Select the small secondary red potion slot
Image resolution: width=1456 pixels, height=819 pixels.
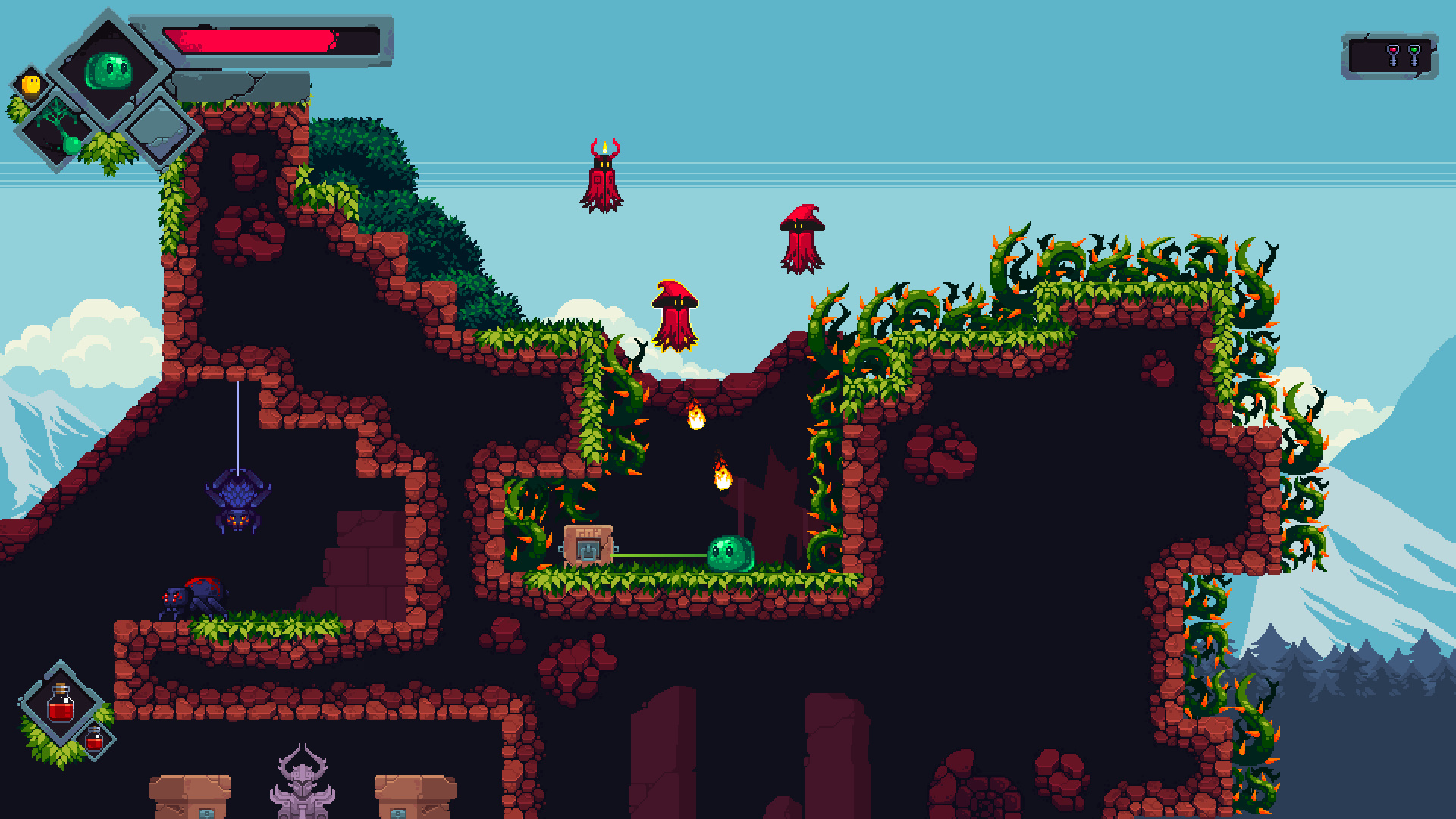94,739
